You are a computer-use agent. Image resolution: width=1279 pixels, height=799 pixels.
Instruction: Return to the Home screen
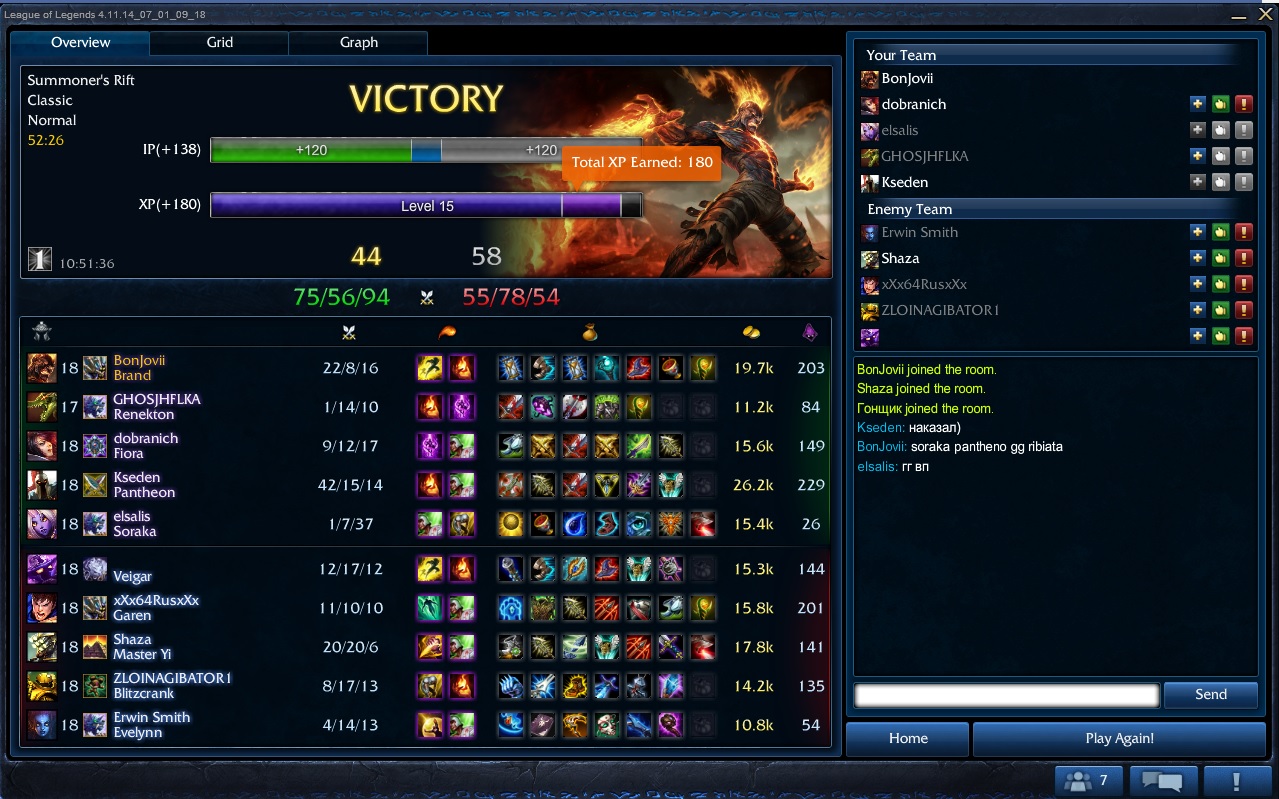(x=908, y=739)
